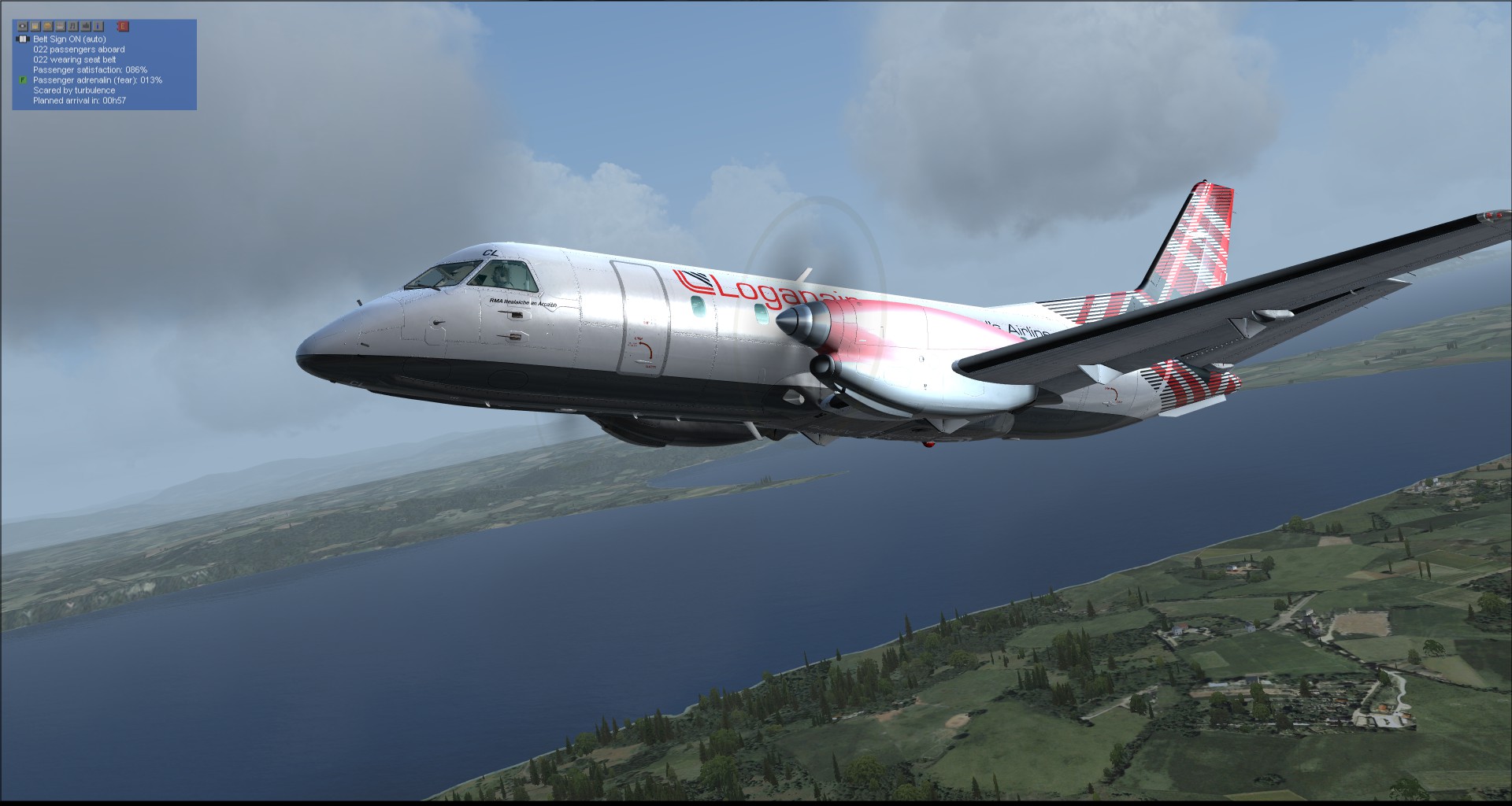Open meal service with the burger icon
This screenshot has width=1512, height=806.
[48, 26]
